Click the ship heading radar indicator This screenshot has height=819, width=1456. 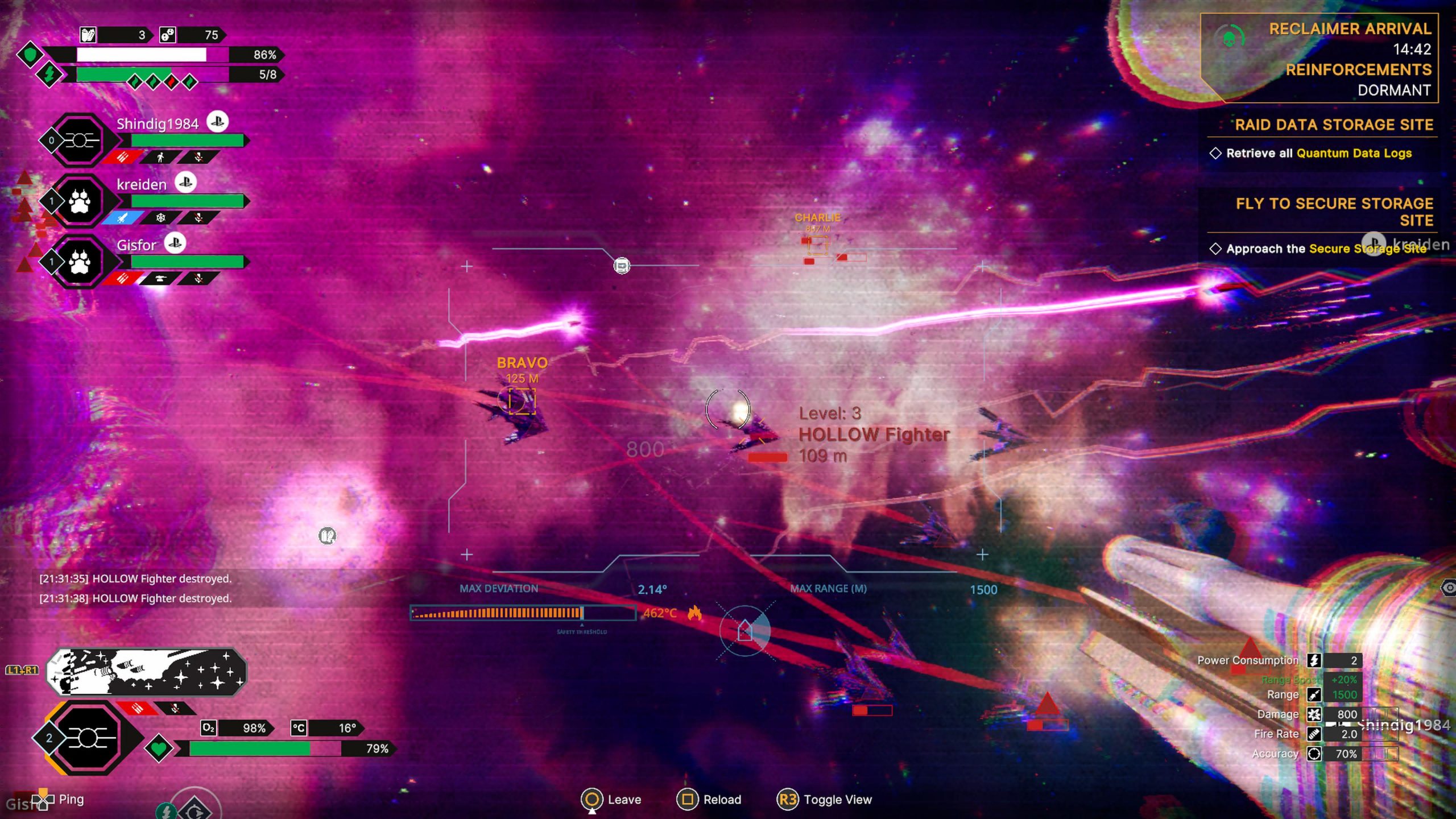(x=744, y=630)
